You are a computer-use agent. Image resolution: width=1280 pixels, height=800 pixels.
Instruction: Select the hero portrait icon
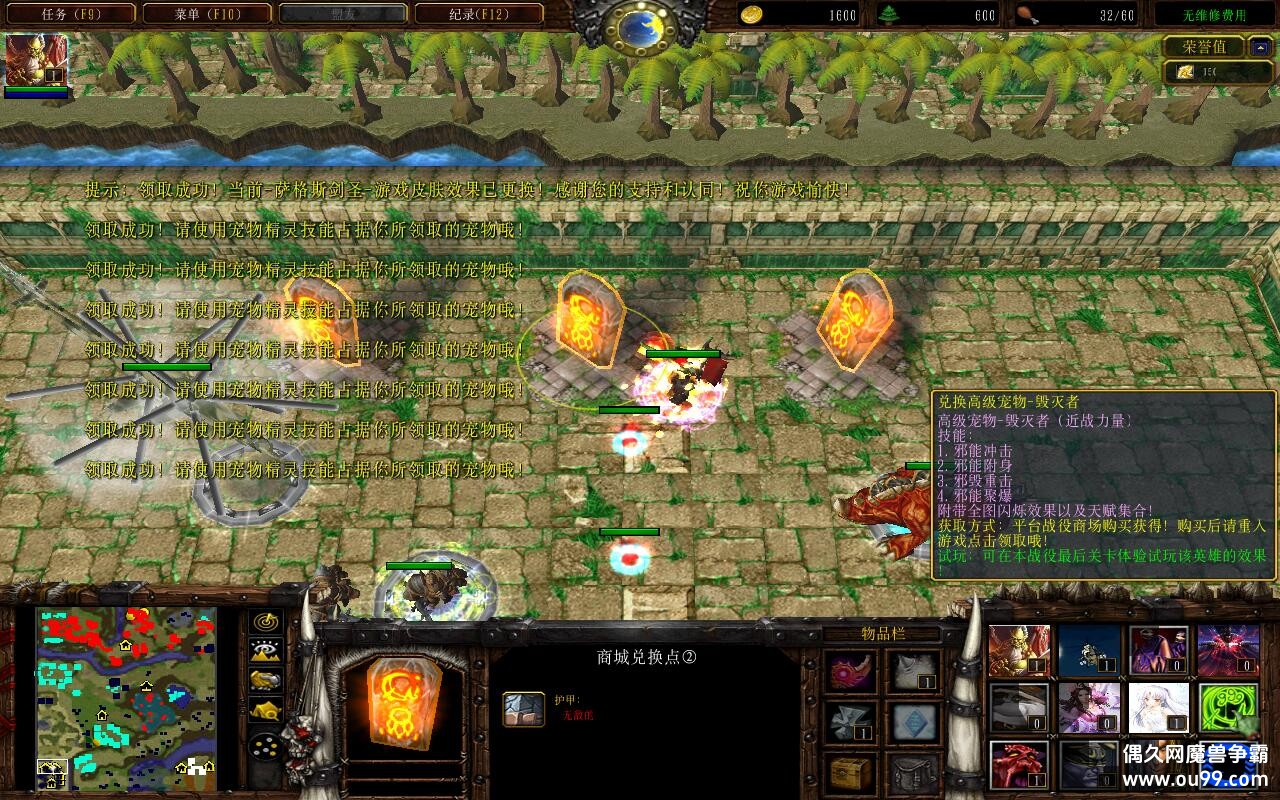pyautogui.click(x=37, y=60)
